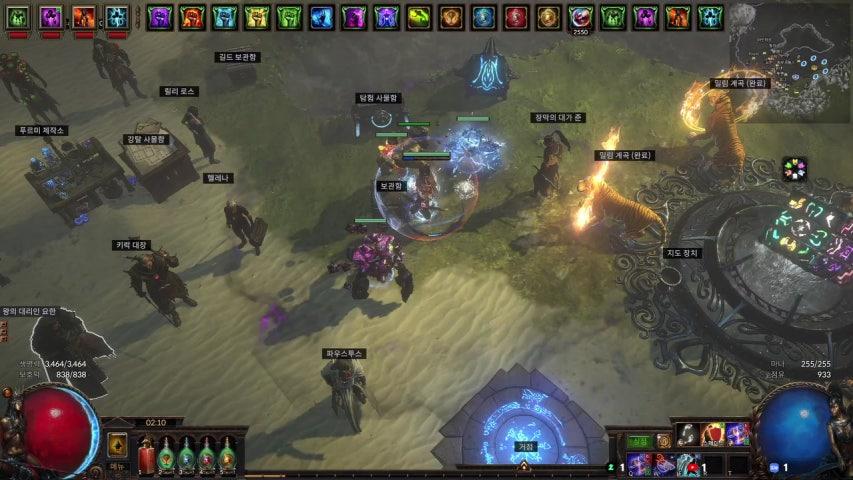Activate the red apple skill icon
Viewport: 853px width, 480px height.
(x=712, y=434)
